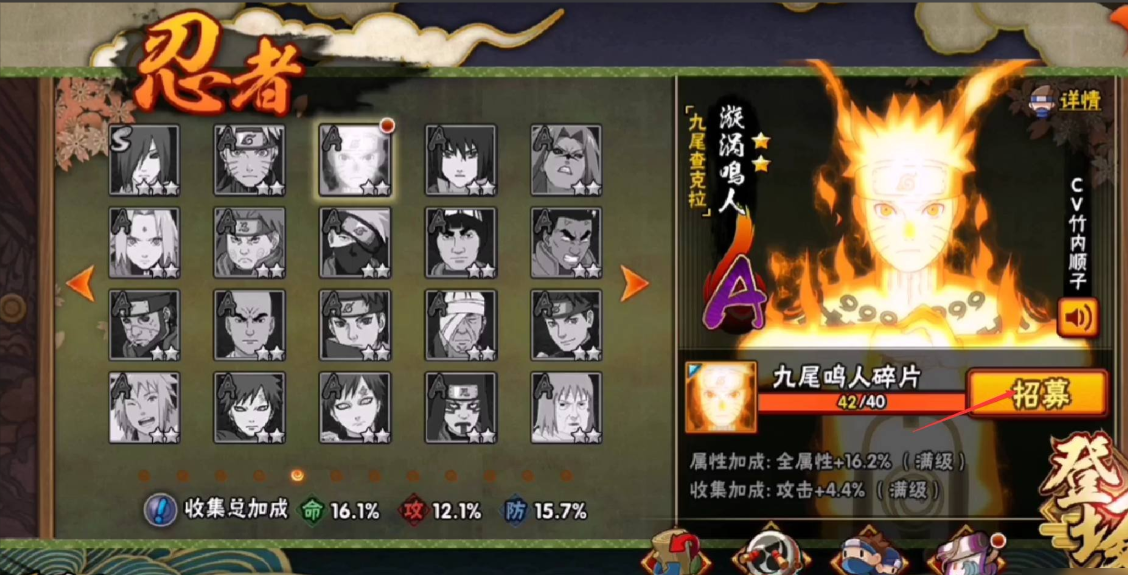
Task: Go to the next ninja page arrow
Action: coord(634,284)
